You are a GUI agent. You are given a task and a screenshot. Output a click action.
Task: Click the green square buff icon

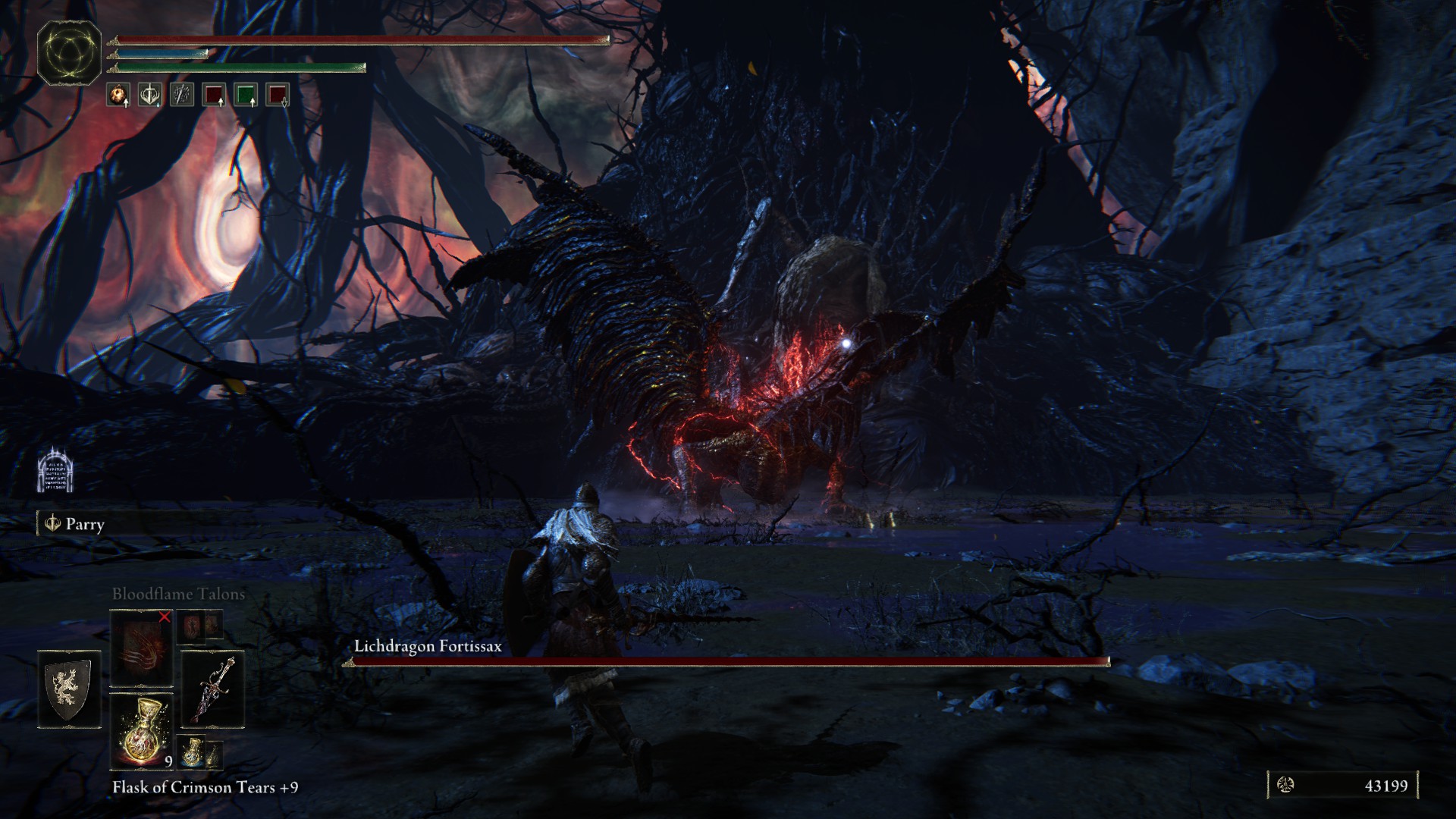point(246,95)
